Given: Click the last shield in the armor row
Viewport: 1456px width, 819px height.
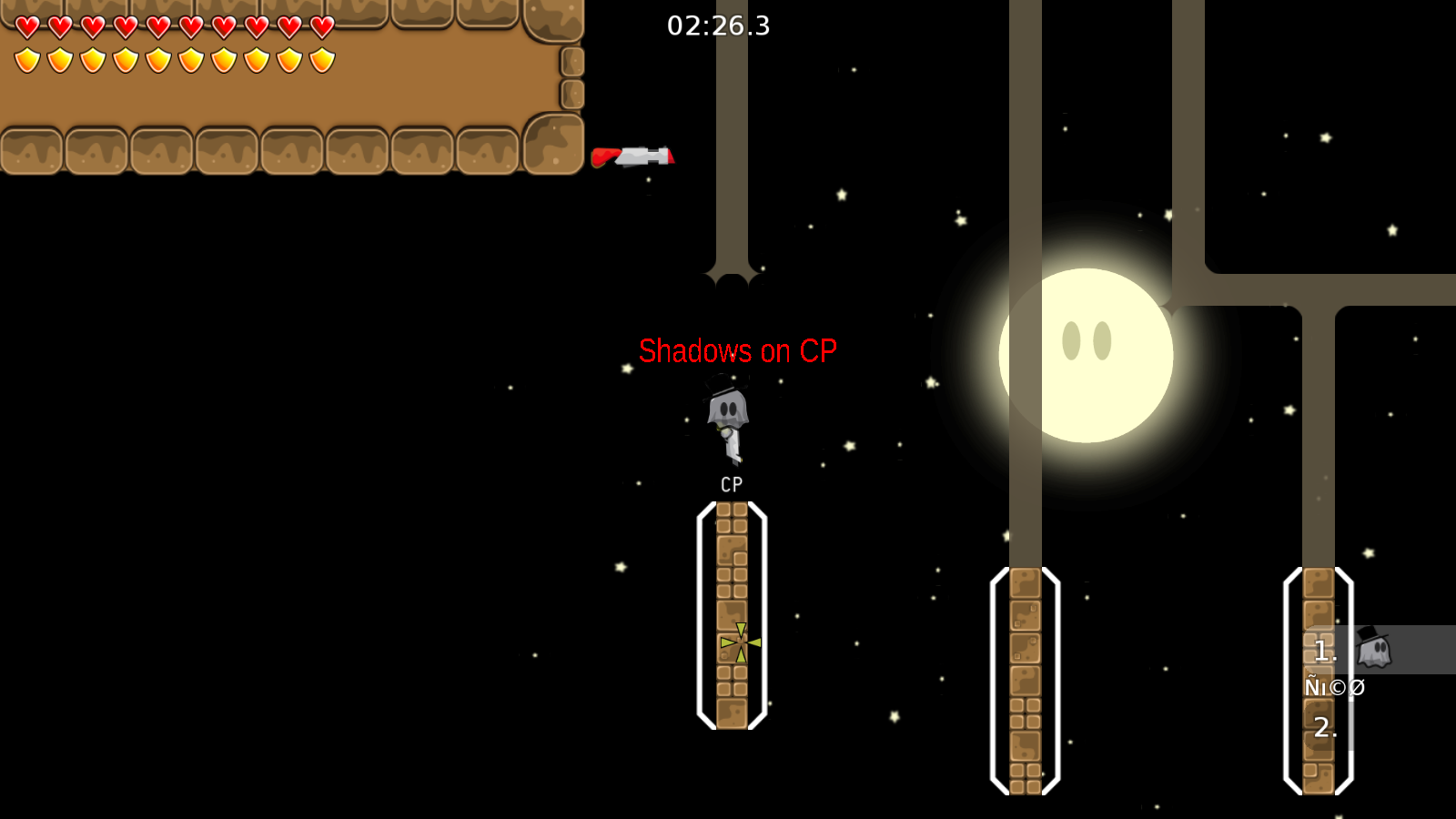Looking at the screenshot, I should pos(320,59).
